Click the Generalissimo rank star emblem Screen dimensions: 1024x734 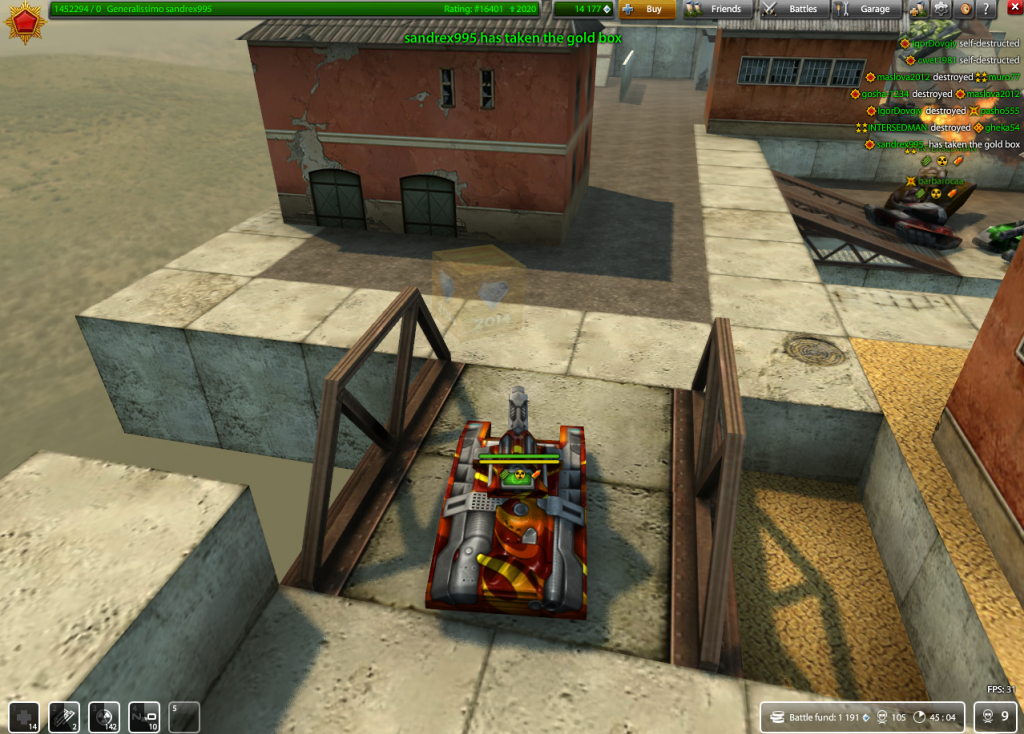24,22
